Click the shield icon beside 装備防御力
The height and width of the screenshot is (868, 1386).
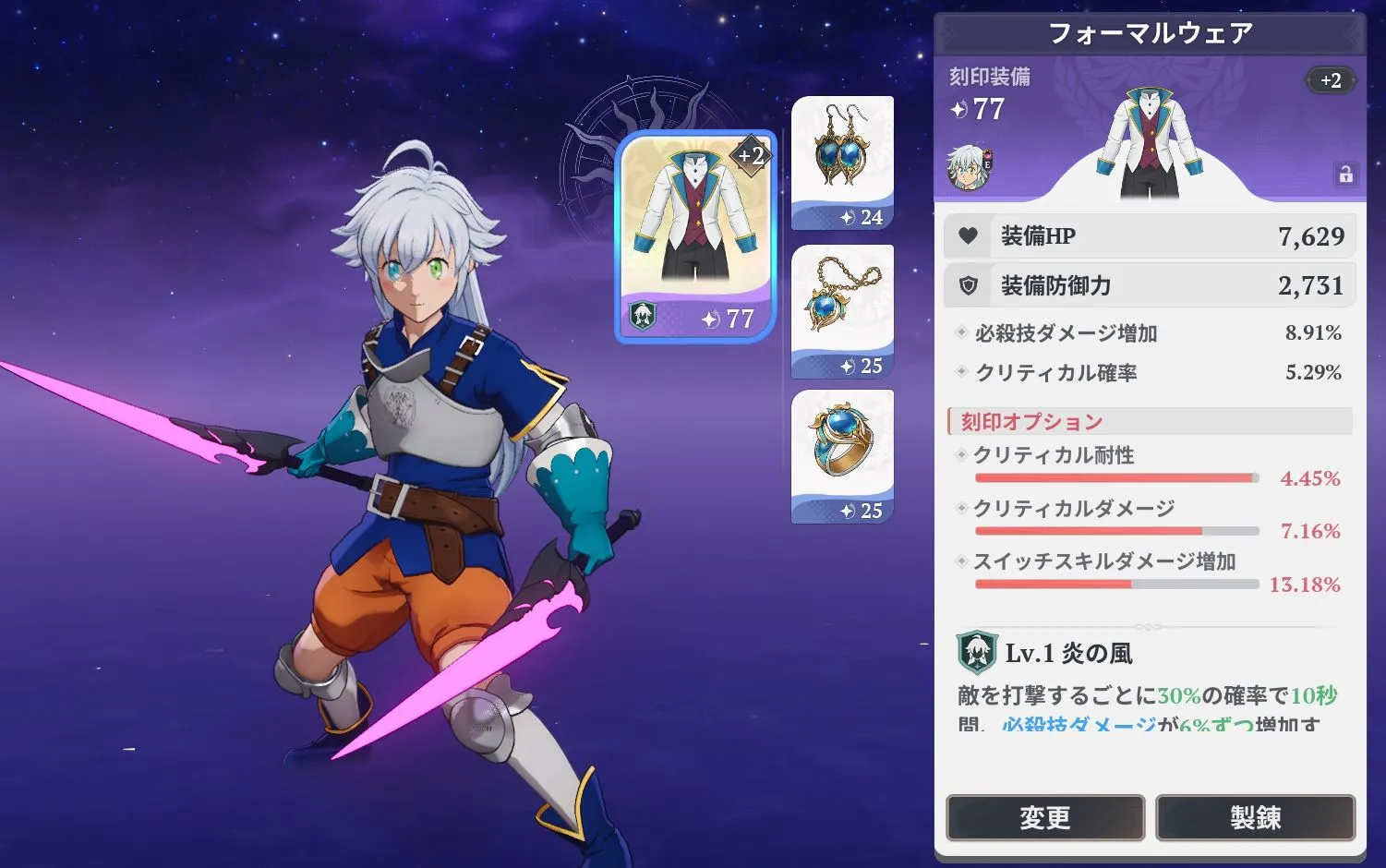(968, 284)
